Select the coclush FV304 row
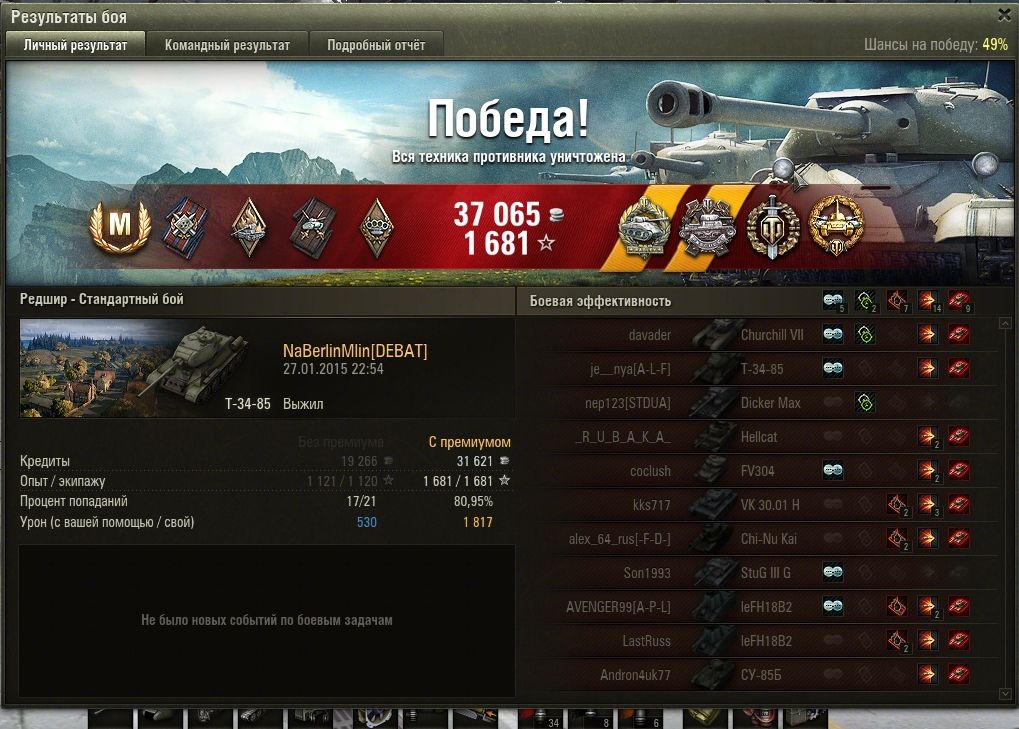 point(758,471)
